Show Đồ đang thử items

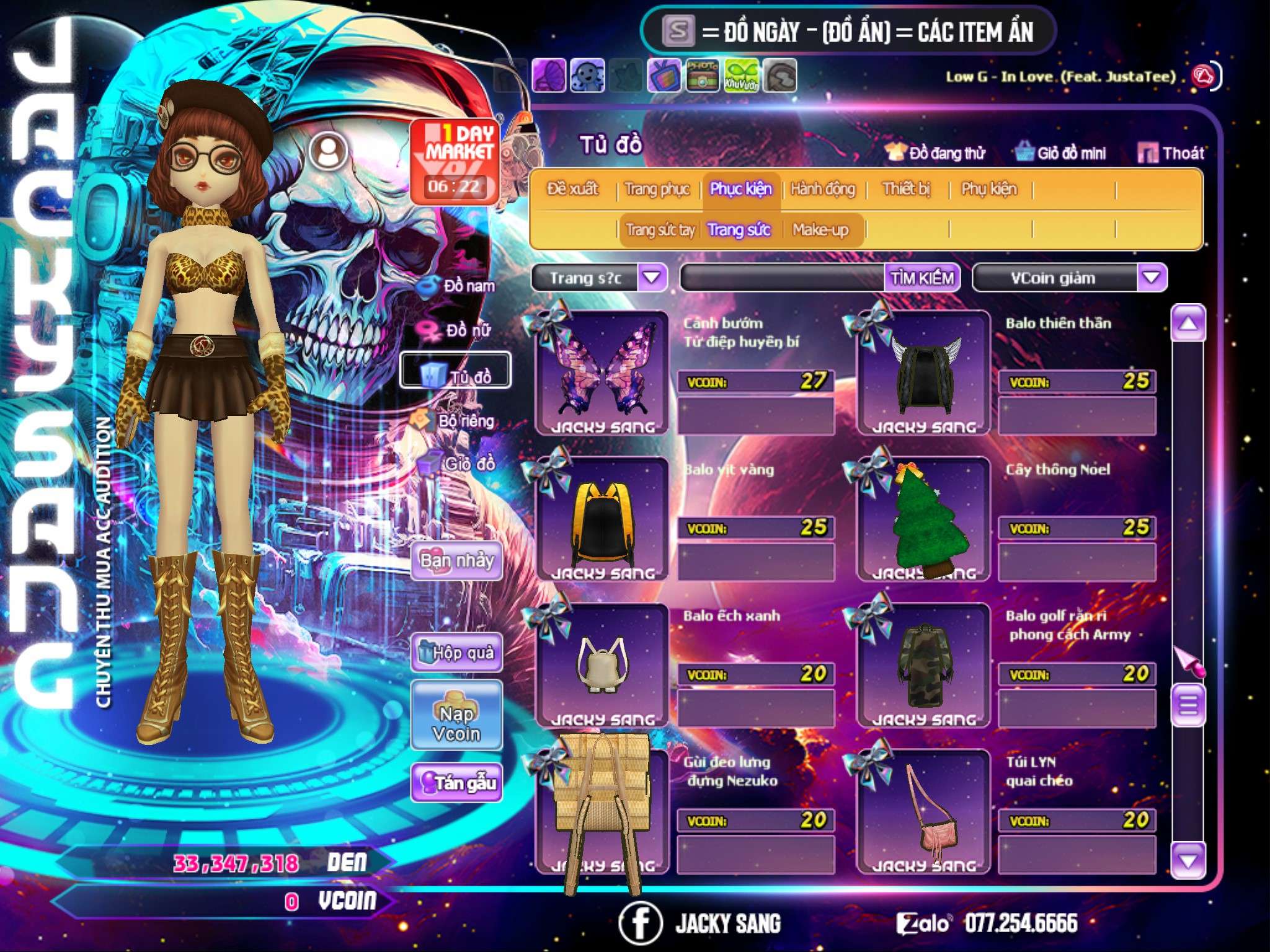click(x=936, y=153)
